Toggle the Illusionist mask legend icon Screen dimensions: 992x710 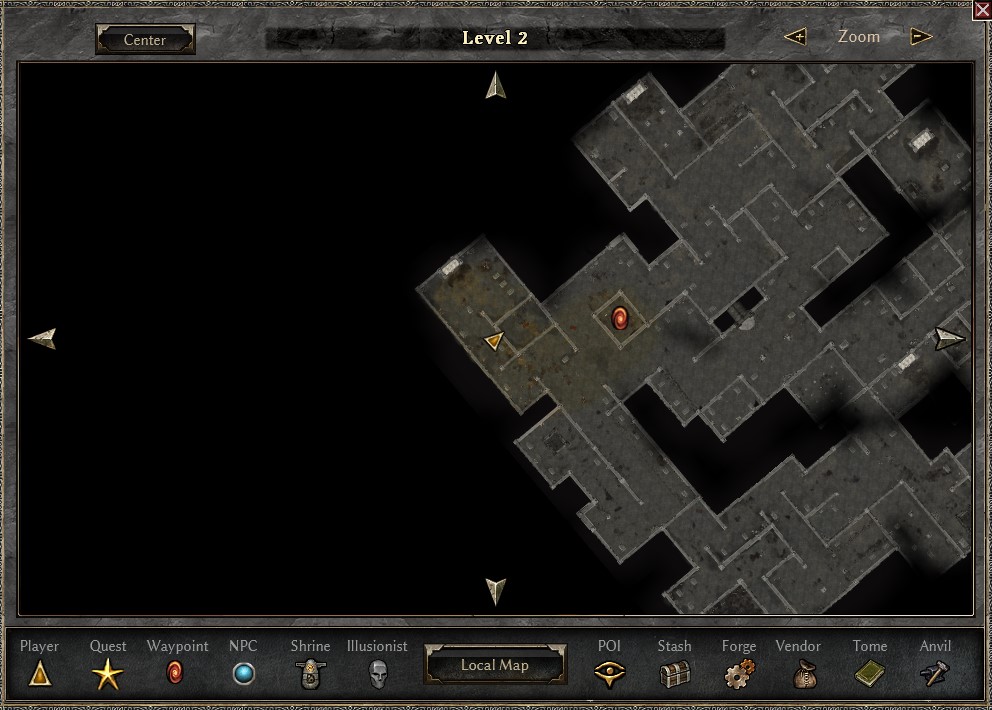click(377, 673)
